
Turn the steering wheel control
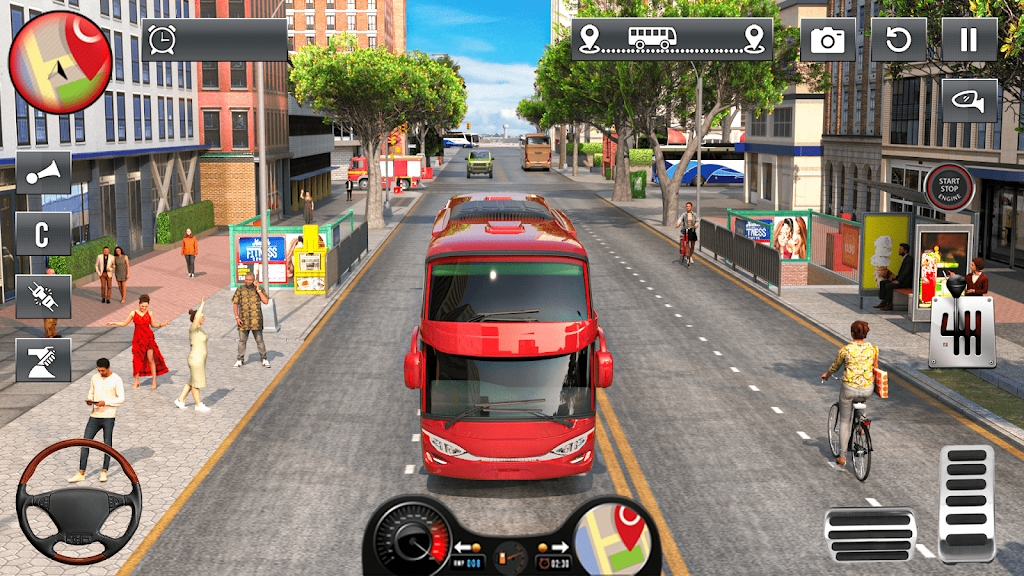pos(78,501)
